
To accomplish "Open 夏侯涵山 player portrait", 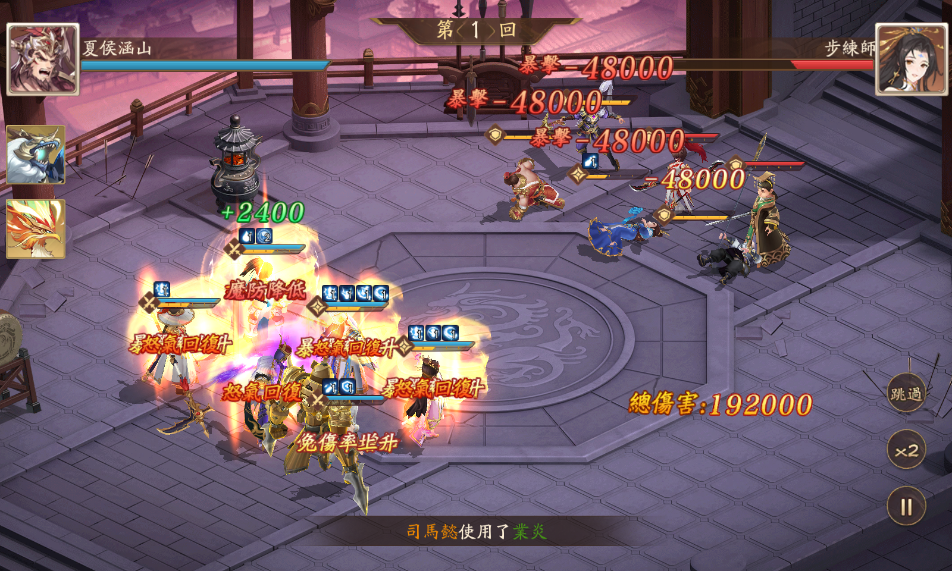I will pos(42,59).
